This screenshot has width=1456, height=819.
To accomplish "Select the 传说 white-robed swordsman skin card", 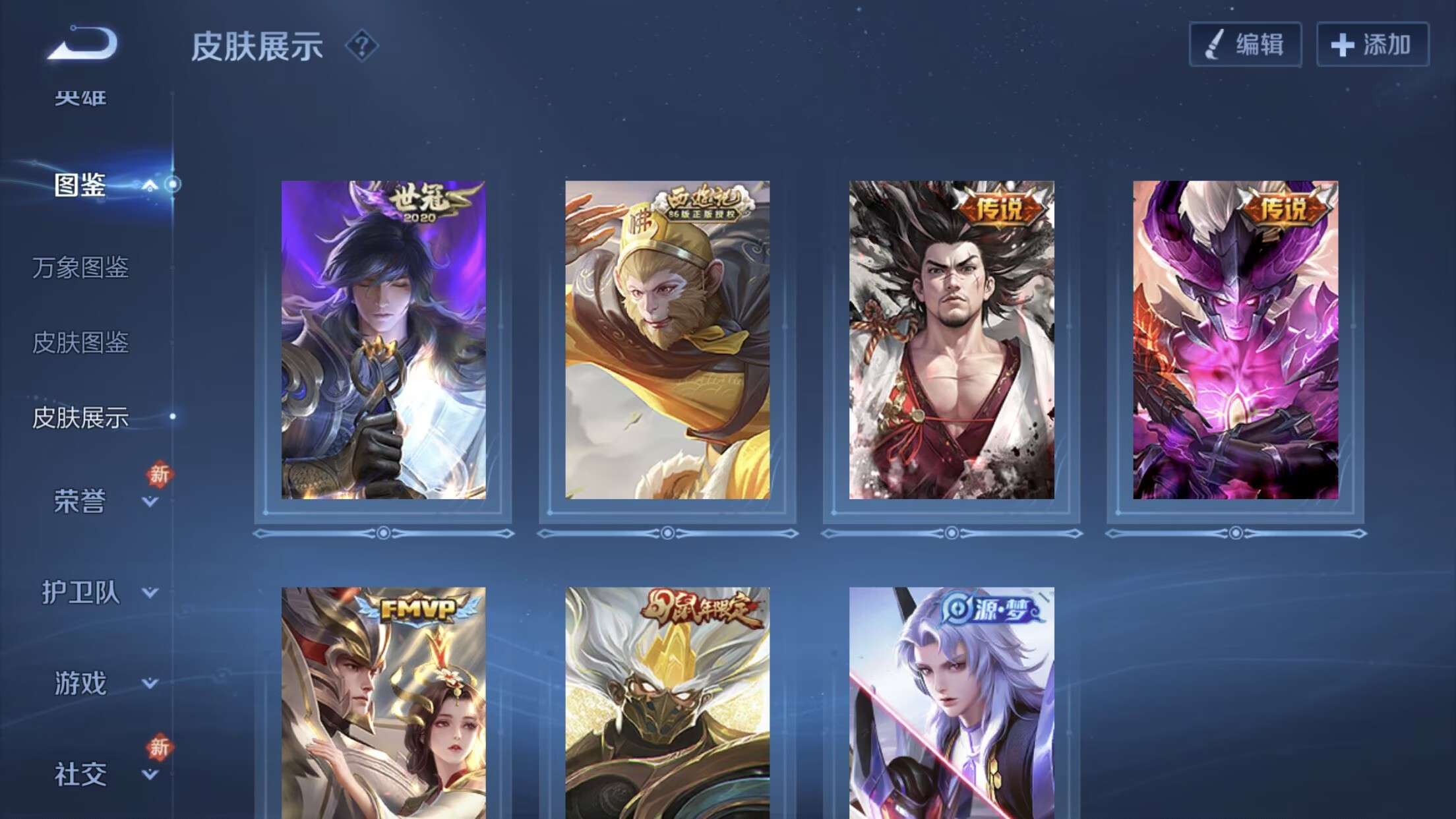I will (952, 340).
